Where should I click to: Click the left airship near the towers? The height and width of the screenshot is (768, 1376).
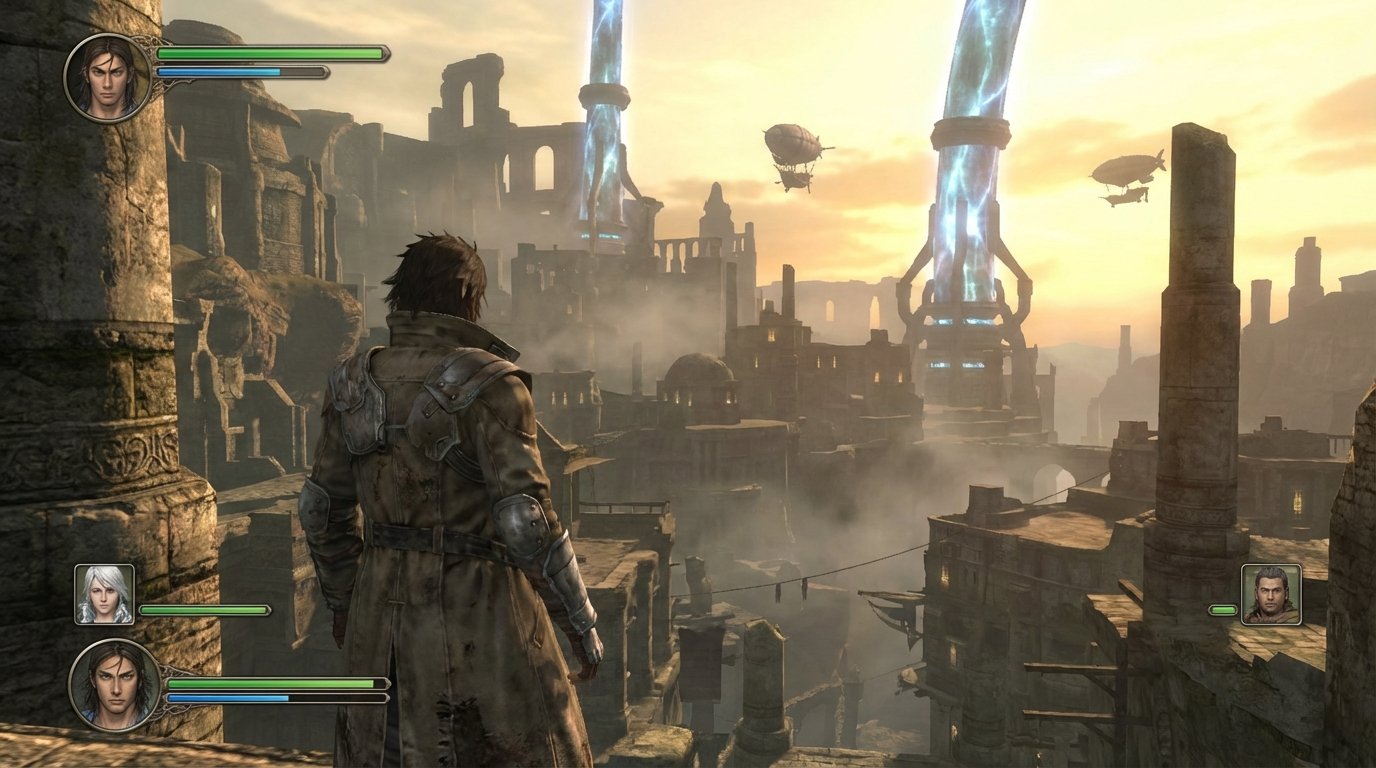coord(790,145)
